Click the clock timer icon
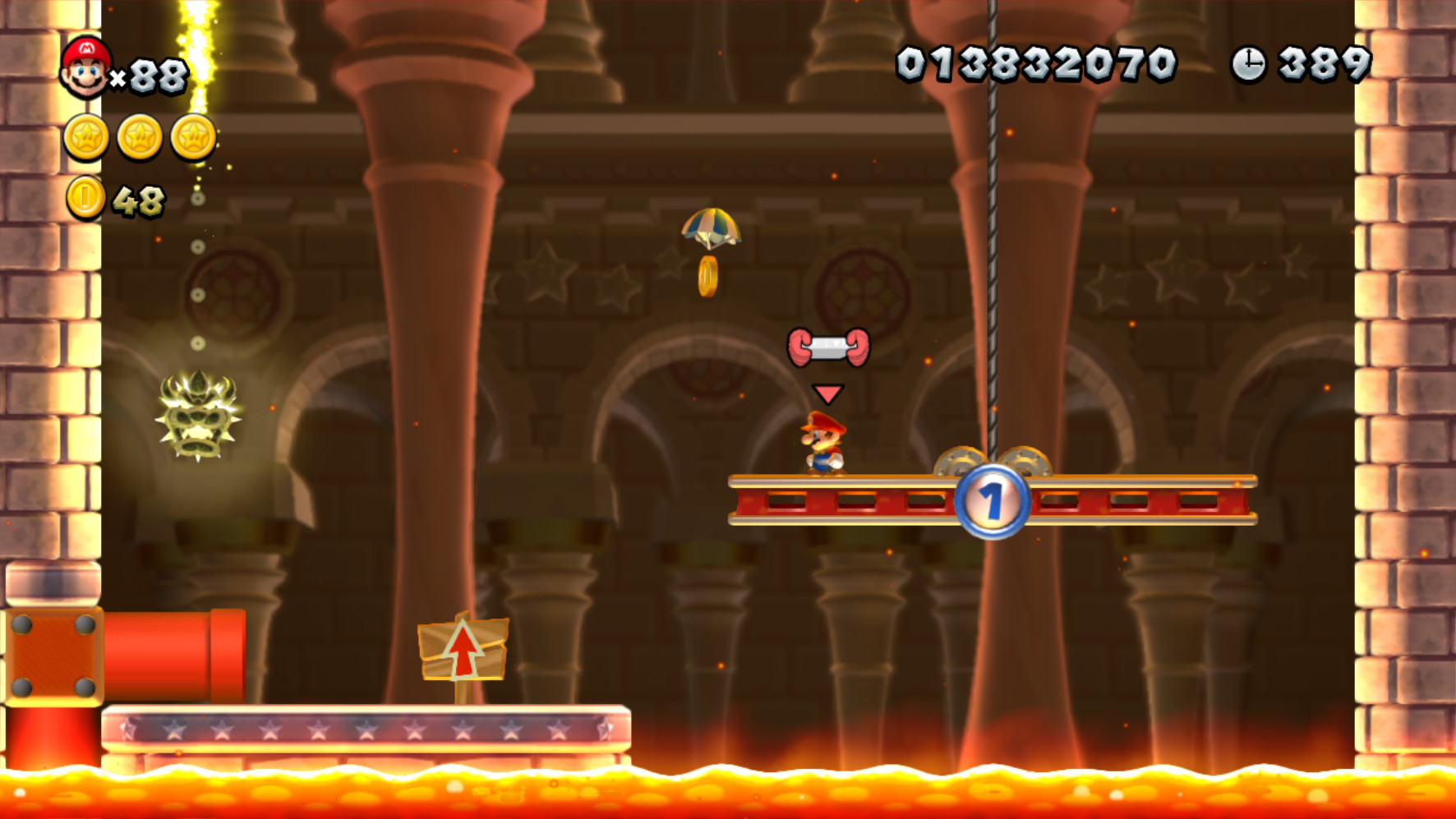 1250,62
